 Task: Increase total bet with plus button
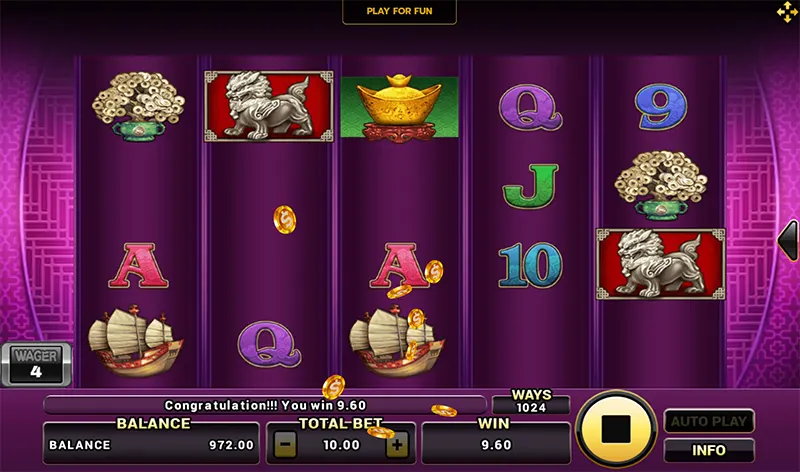398,444
